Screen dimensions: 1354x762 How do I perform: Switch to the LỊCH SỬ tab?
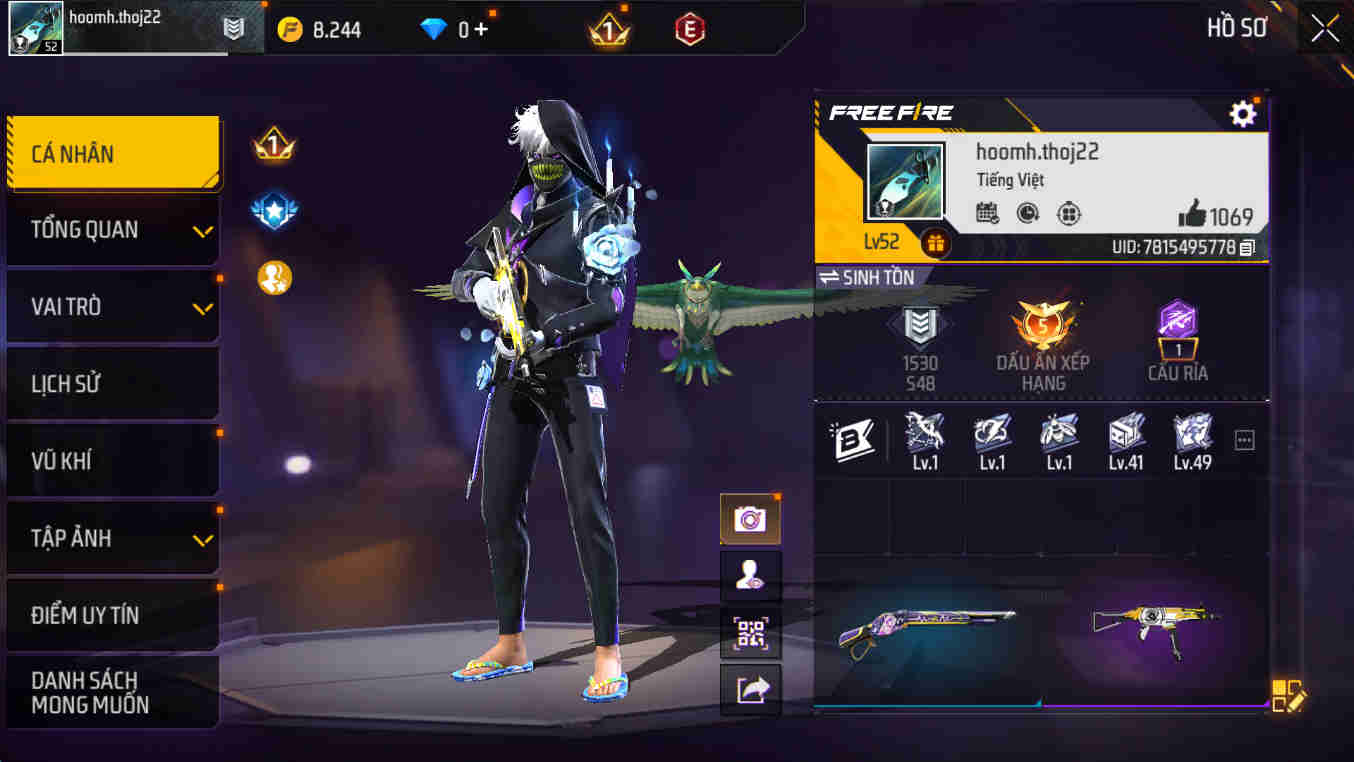click(x=113, y=383)
